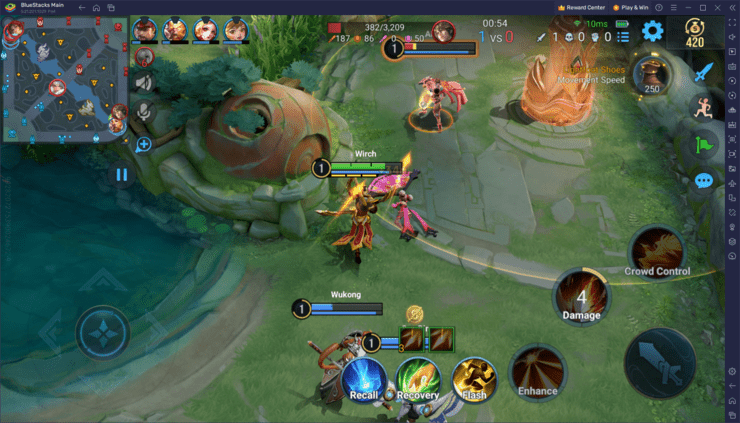Image resolution: width=740 pixels, height=423 pixels.
Task: Click the blue sword attack signal icon
Action: click(704, 72)
